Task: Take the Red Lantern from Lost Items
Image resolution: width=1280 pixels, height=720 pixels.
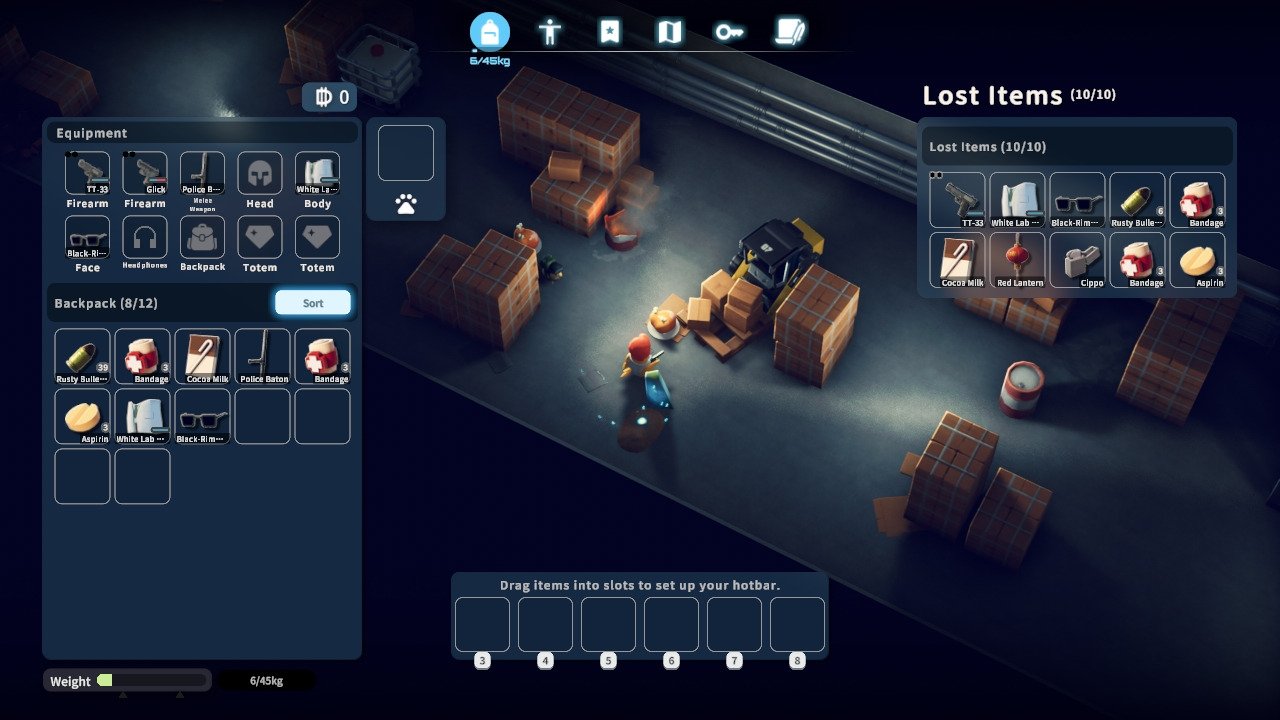Action: pyautogui.click(x=1017, y=260)
